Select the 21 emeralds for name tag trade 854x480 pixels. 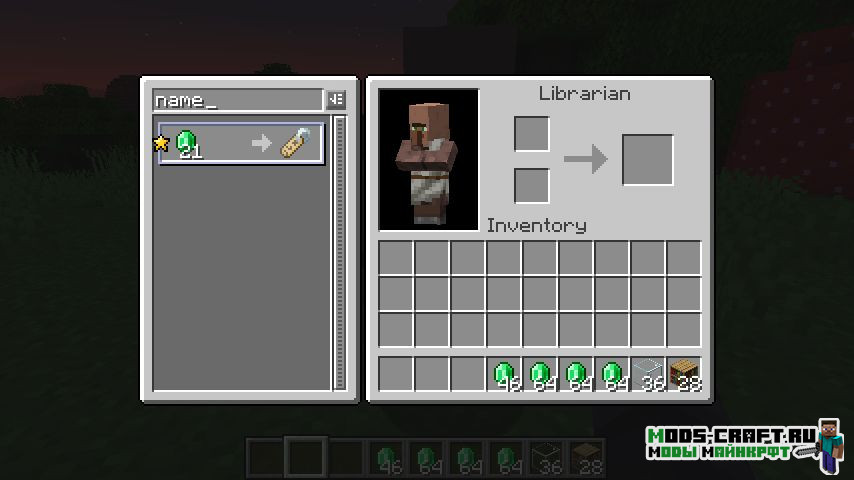[241, 144]
